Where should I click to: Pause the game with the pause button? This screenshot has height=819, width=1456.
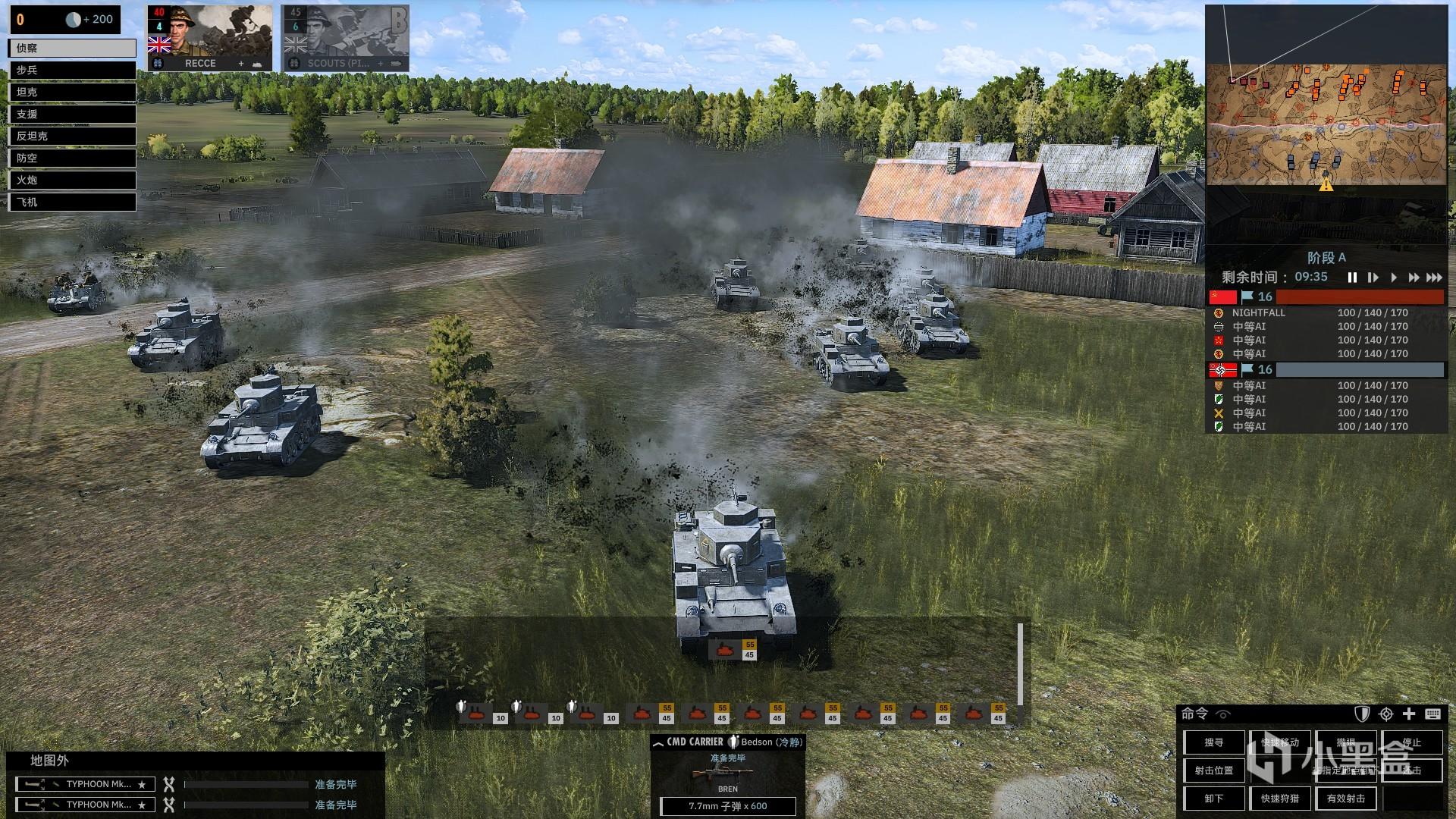point(1352,278)
